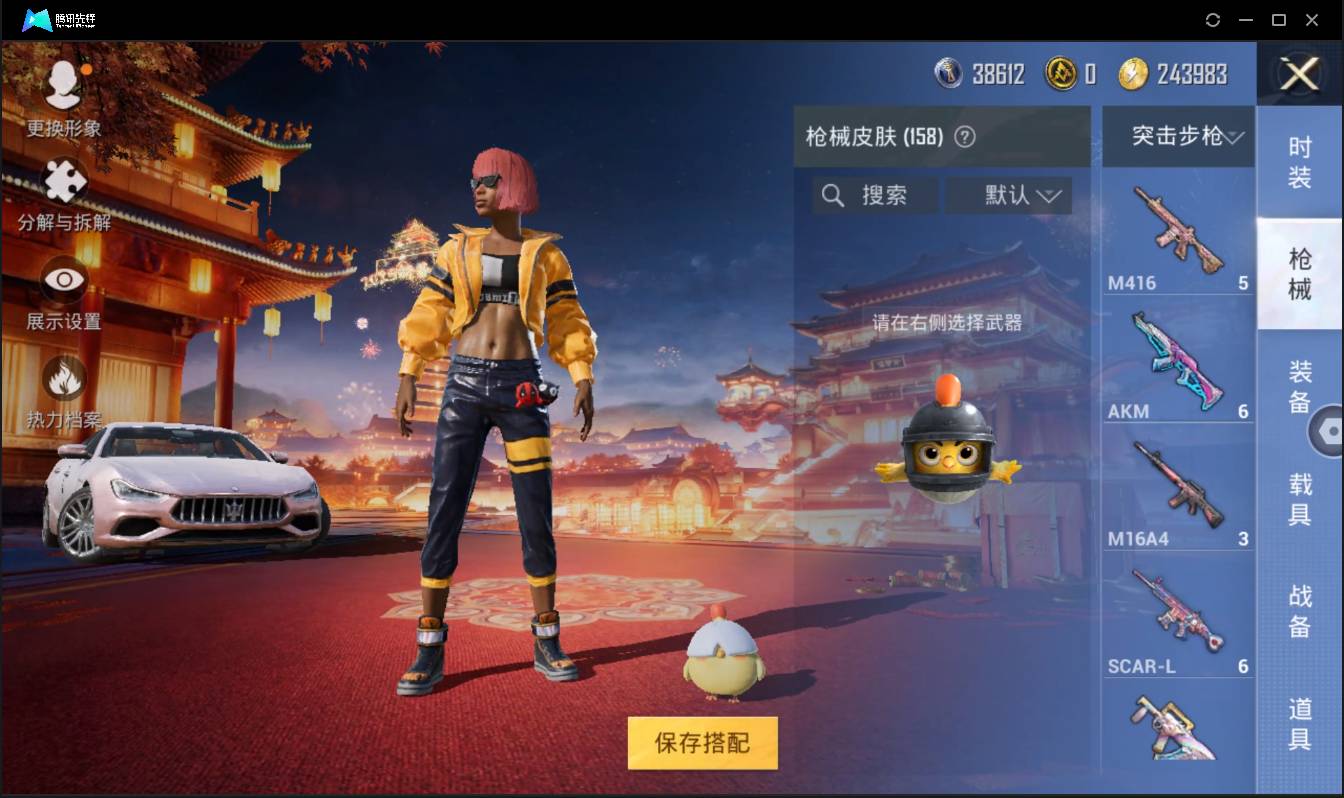Viewport: 1344px width, 798px height.
Task: Expand the 默认 sort order dropdown
Action: click(x=1008, y=196)
